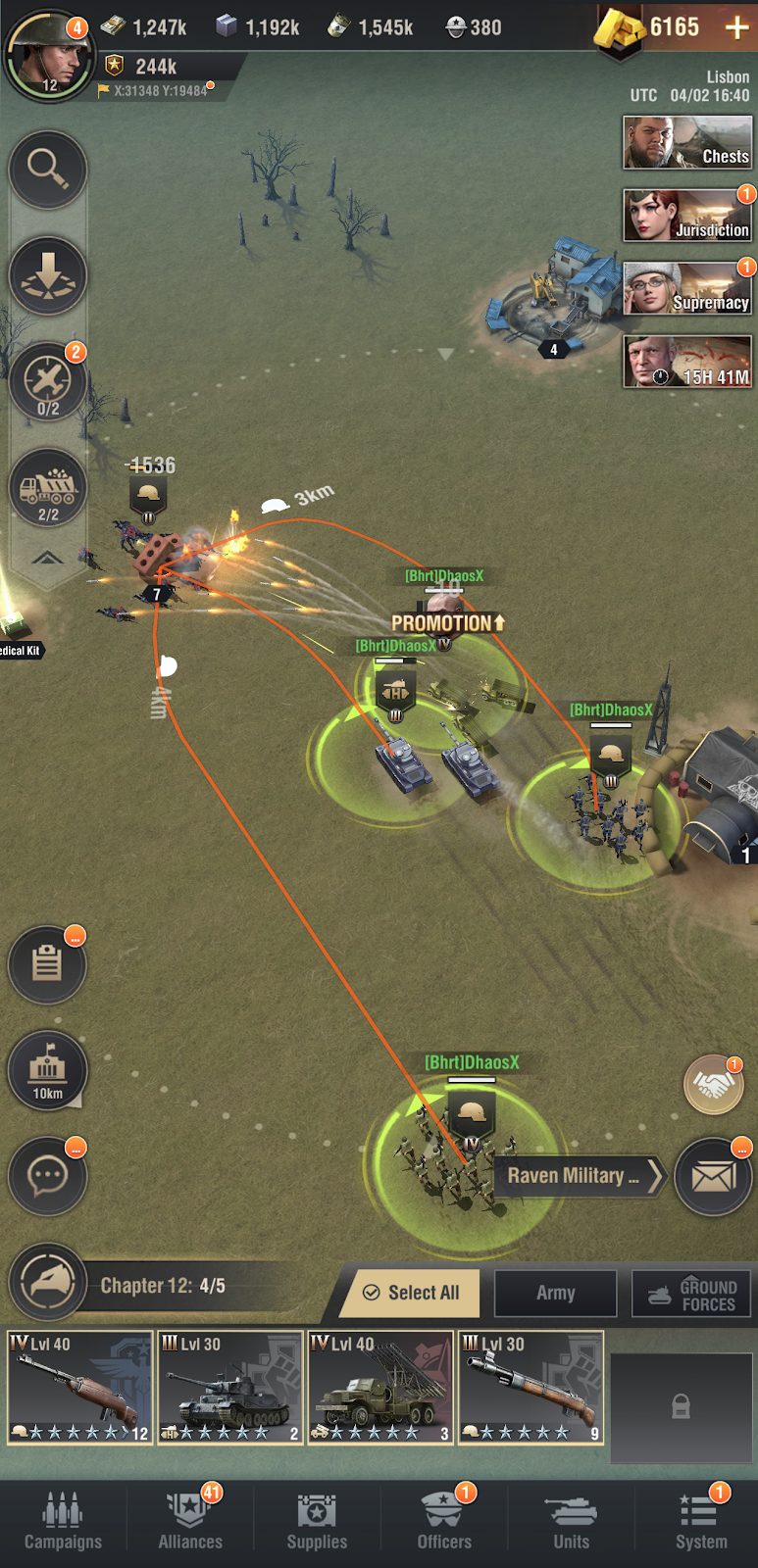The width and height of the screenshot is (758, 1568).
Task: Switch to the Army tab
Action: point(555,1293)
